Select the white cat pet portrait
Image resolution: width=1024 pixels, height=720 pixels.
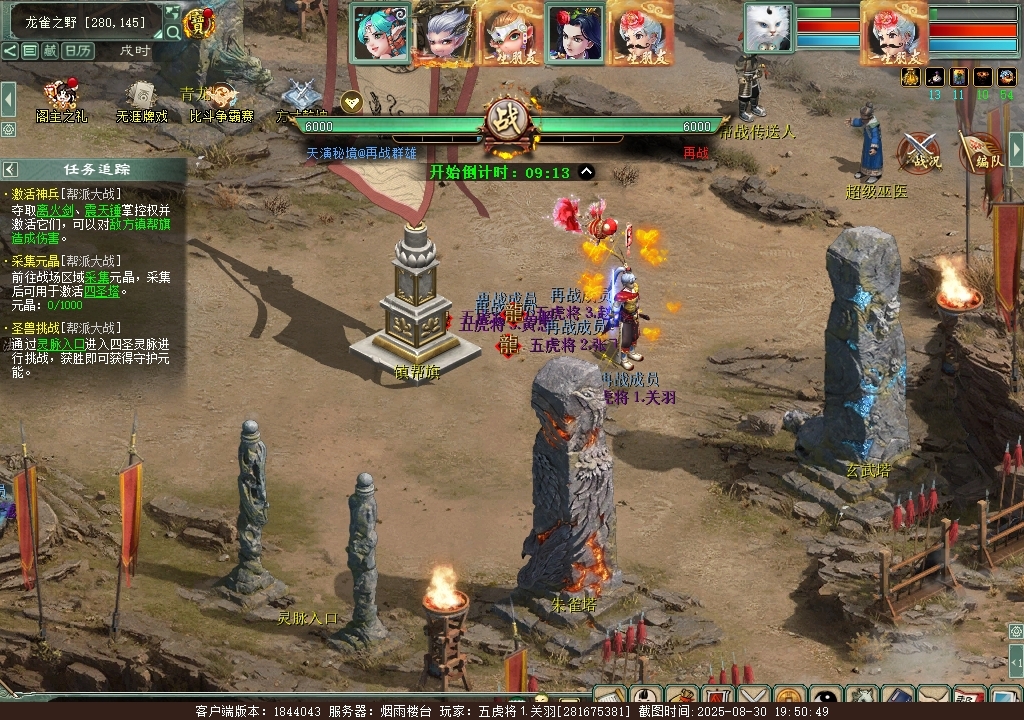coord(768,27)
